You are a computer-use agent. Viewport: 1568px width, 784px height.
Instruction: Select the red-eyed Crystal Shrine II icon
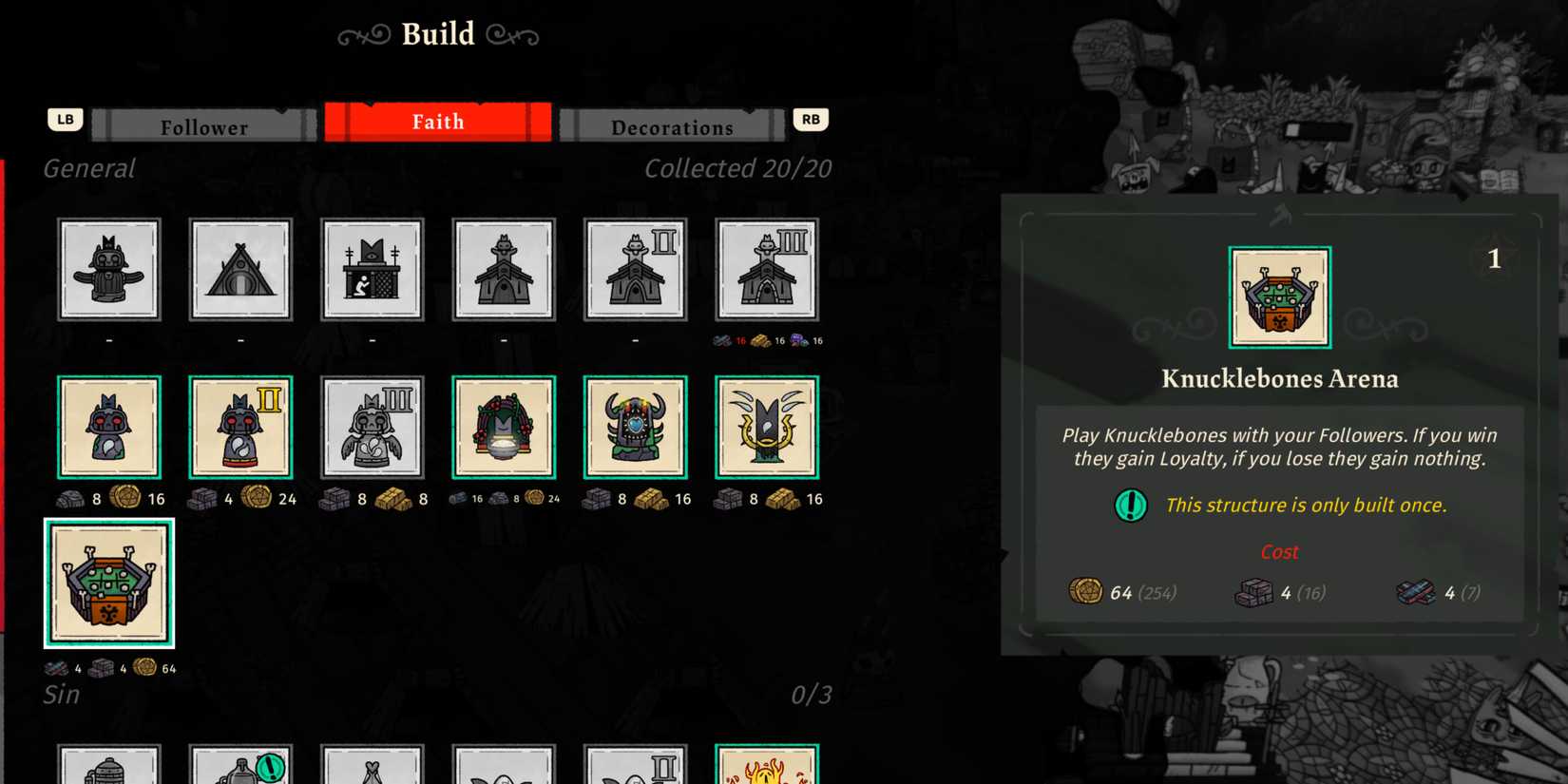coord(240,426)
